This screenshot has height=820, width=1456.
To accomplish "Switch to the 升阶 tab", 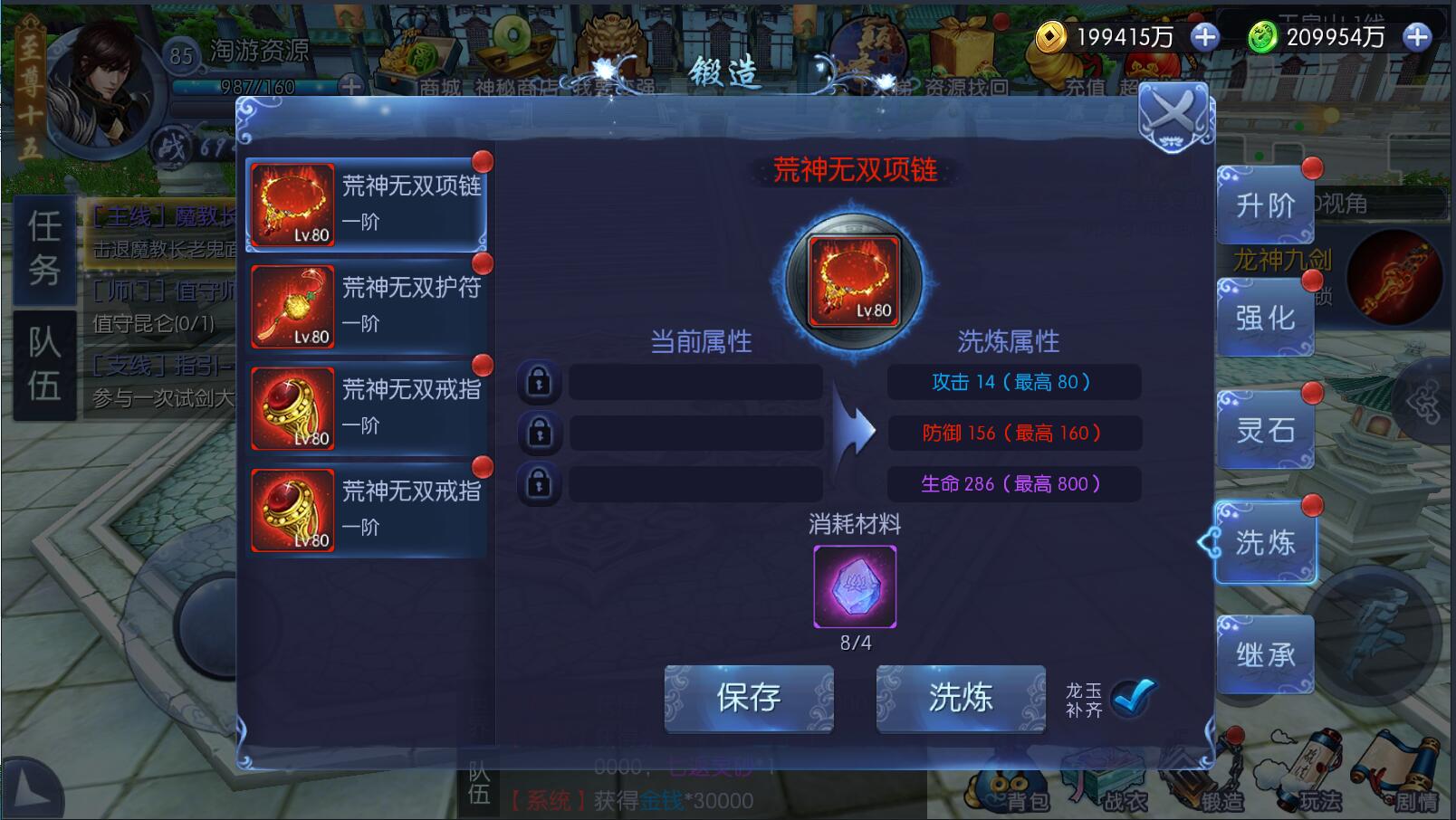I will [x=1265, y=205].
